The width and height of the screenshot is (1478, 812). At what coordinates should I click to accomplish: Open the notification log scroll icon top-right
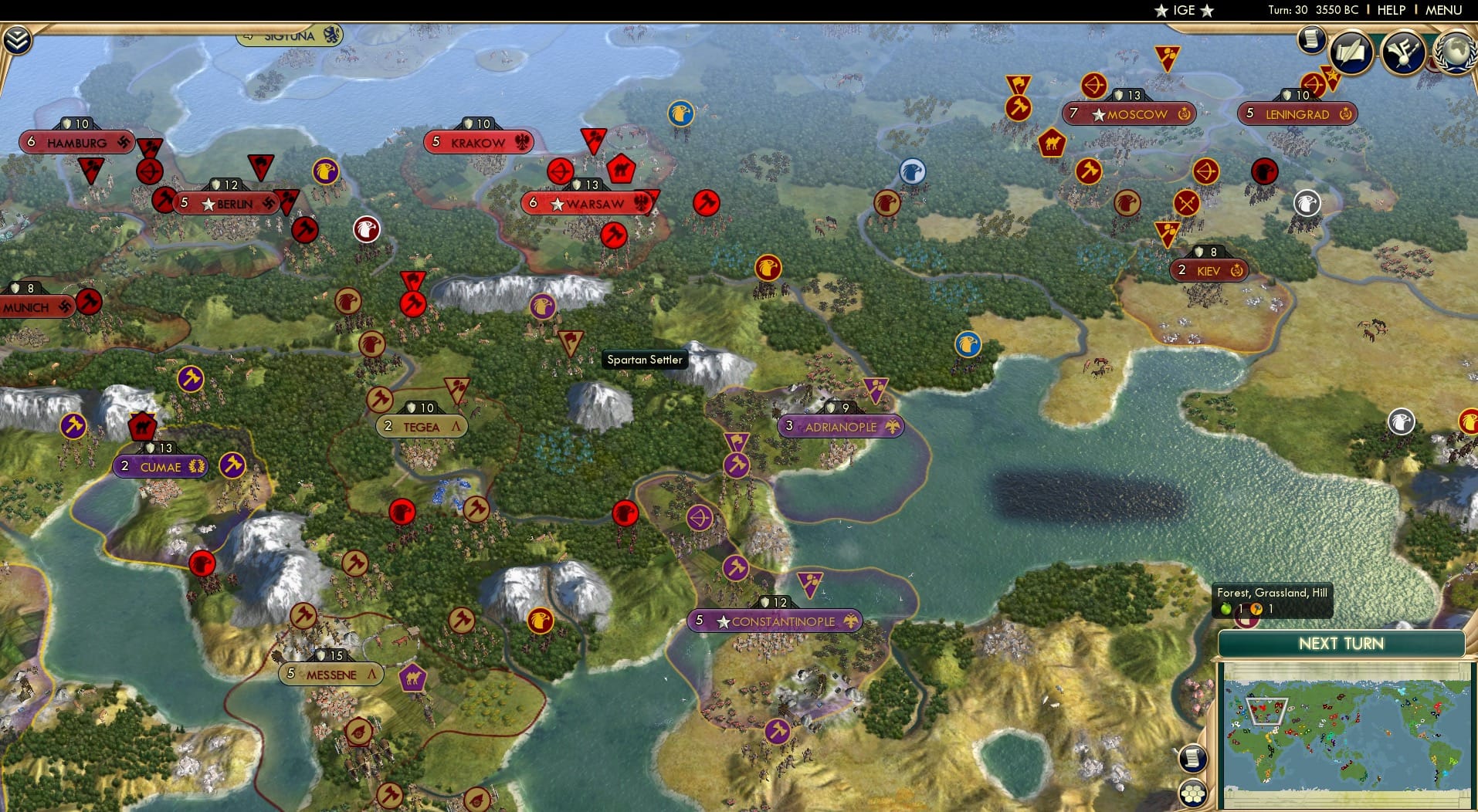click(x=1310, y=40)
